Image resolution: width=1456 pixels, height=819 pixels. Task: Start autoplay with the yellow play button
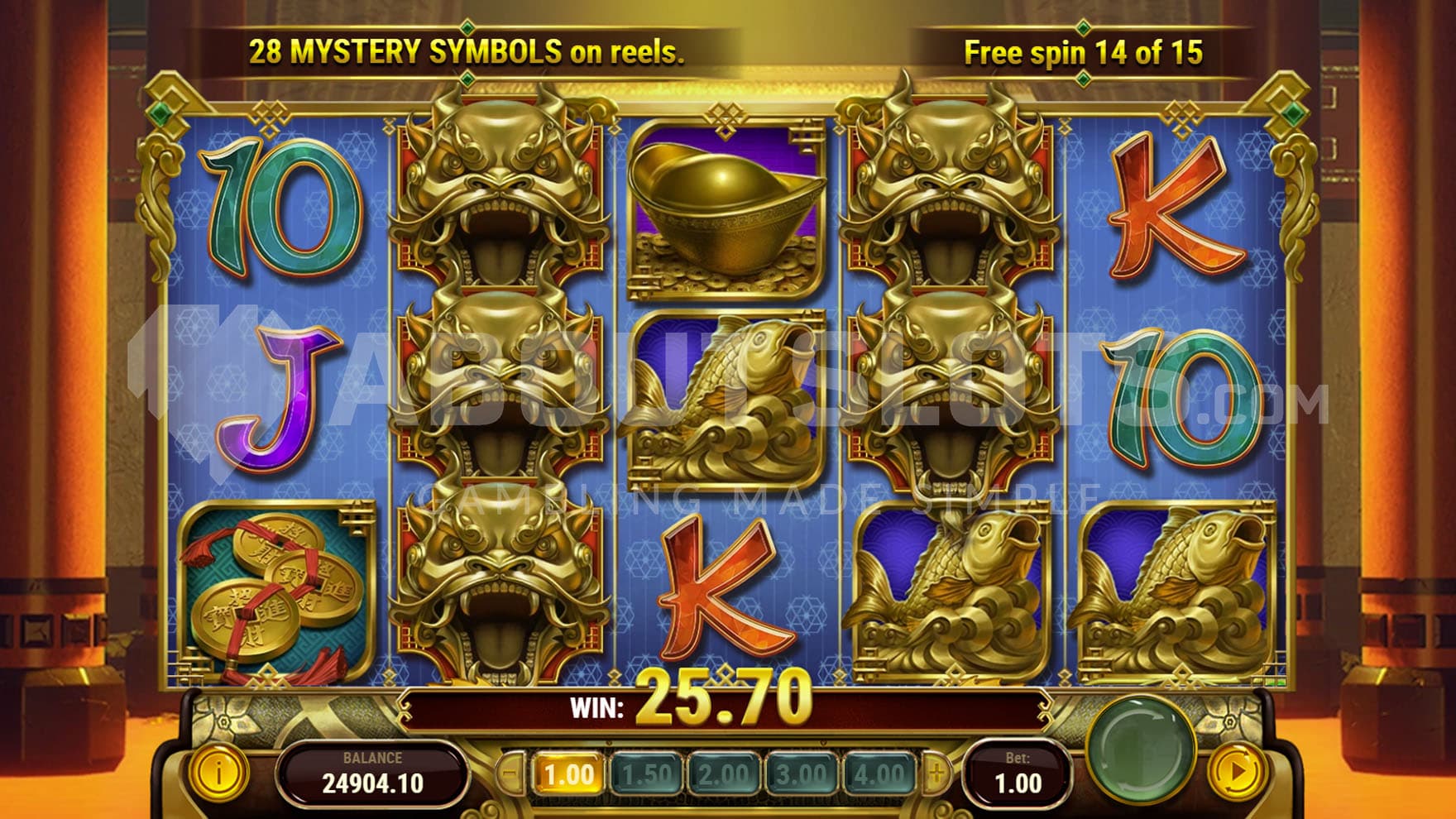click(x=1238, y=773)
